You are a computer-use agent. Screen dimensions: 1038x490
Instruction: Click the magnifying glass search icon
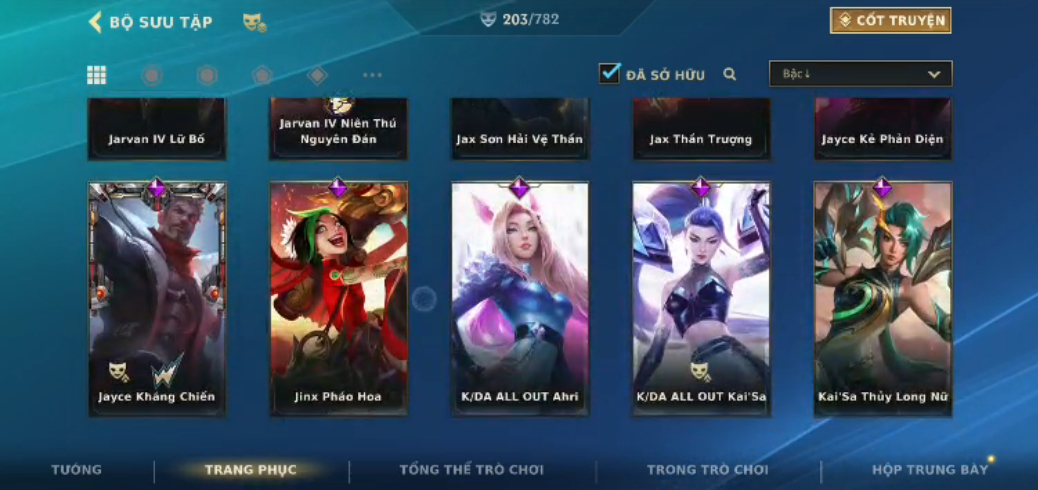pos(730,74)
